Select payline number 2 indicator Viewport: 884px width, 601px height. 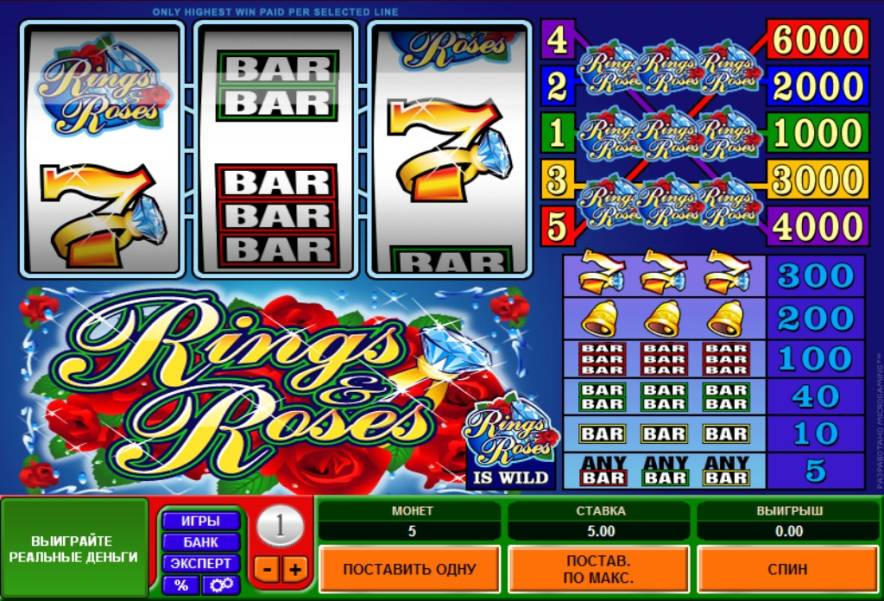click(x=557, y=87)
